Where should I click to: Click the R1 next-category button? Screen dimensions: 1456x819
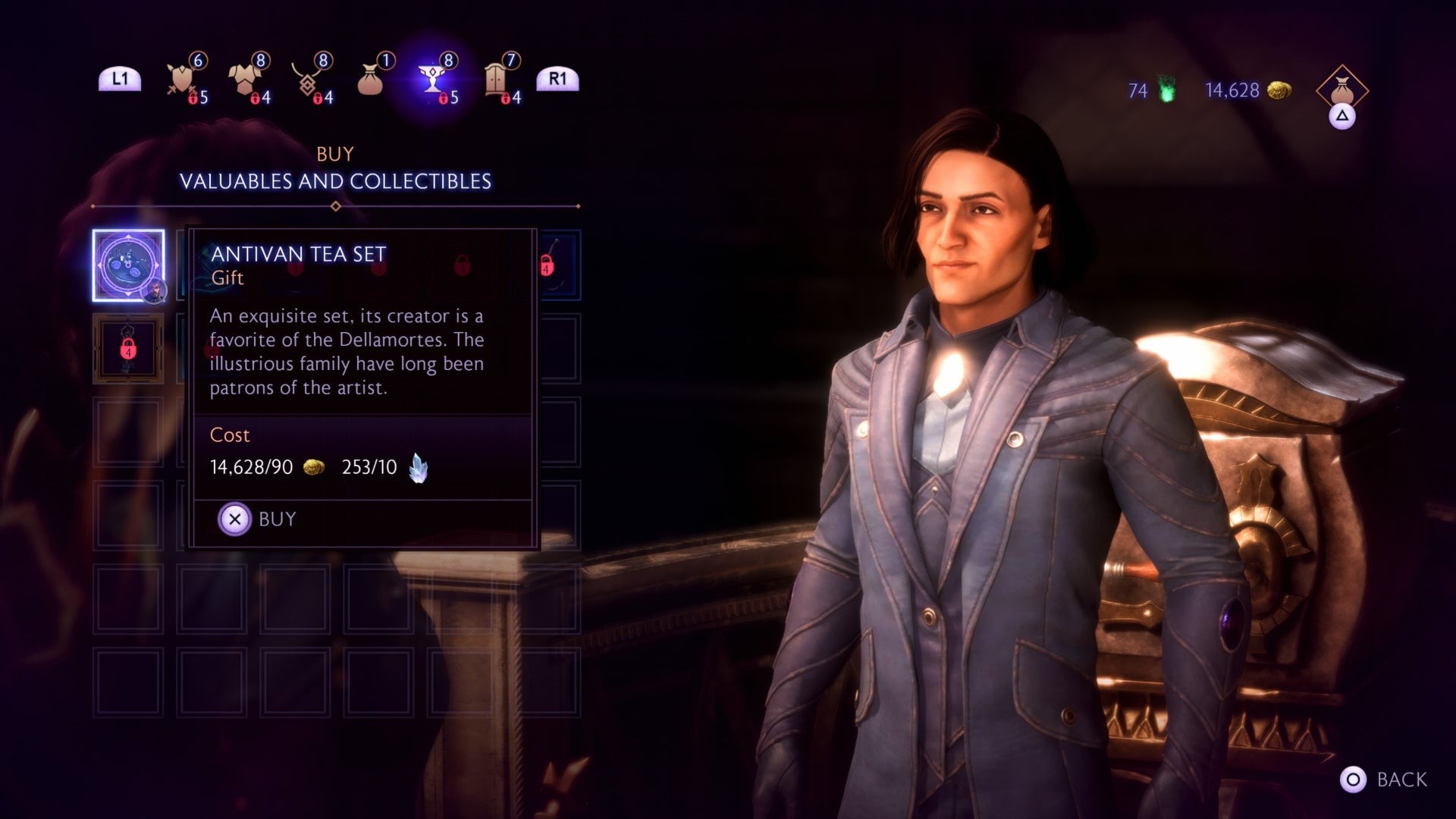pos(559,78)
